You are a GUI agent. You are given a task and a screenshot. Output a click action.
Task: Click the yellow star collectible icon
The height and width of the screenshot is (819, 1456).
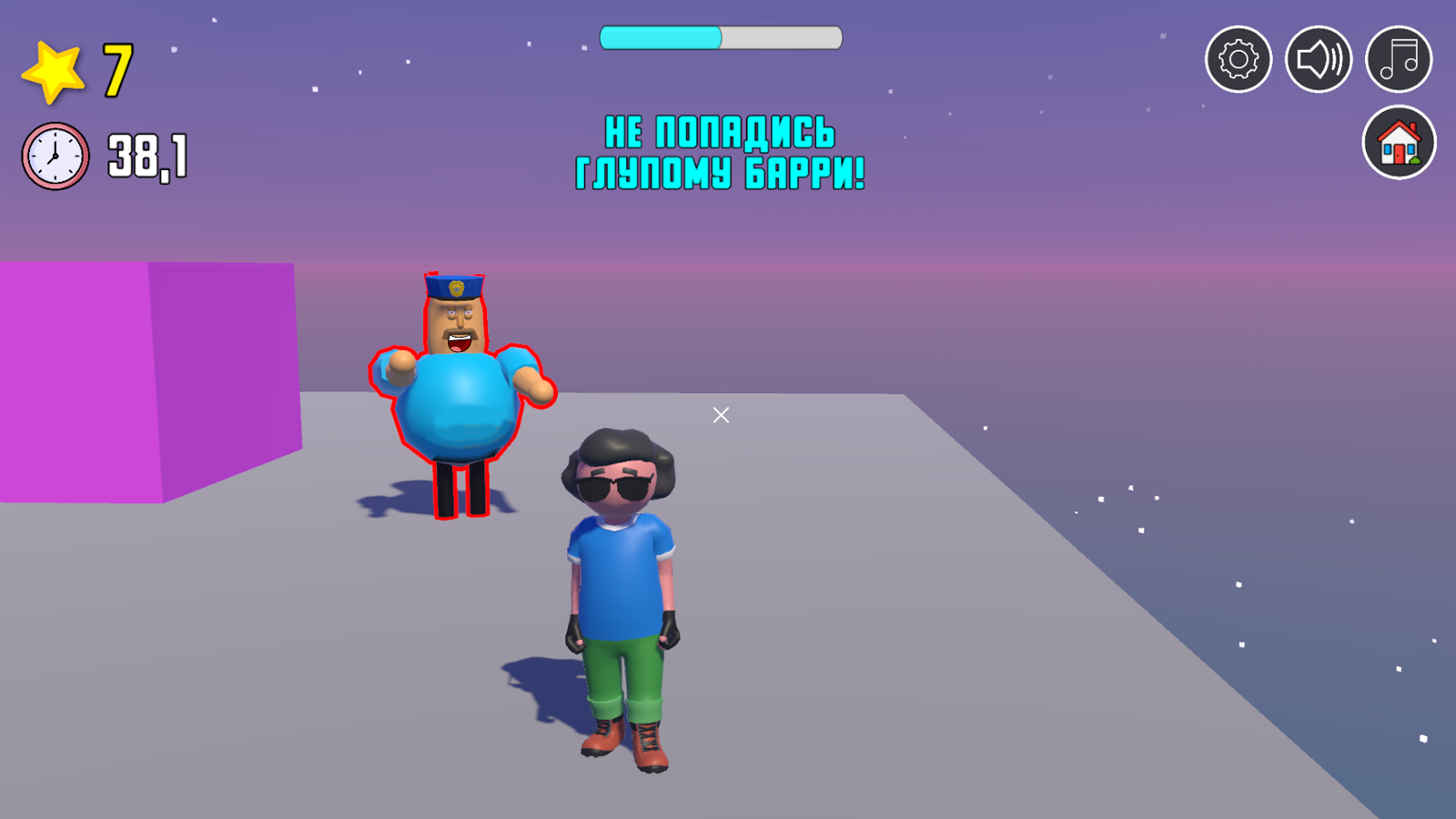(53, 70)
